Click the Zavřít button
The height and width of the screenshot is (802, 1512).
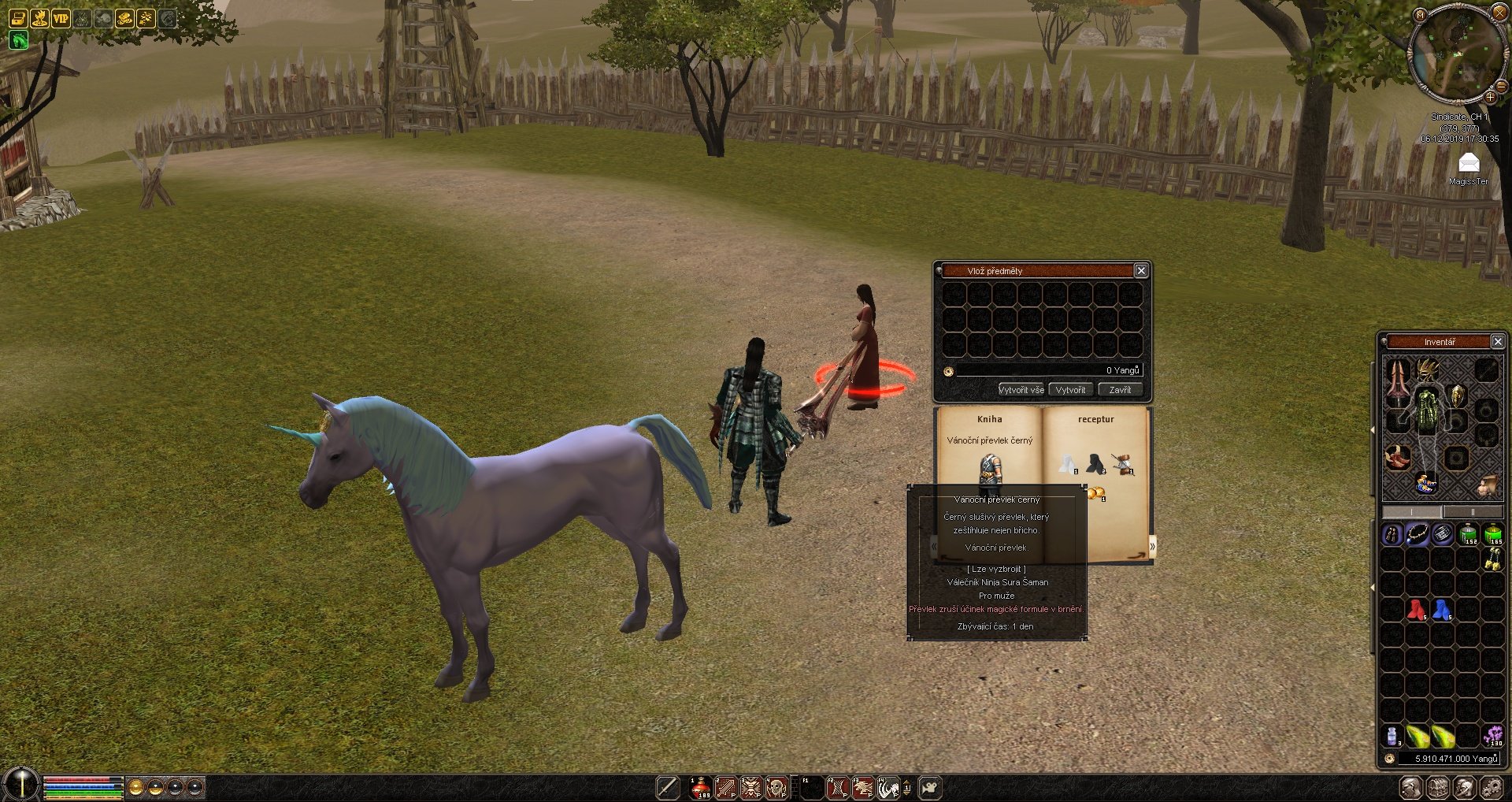click(1120, 390)
